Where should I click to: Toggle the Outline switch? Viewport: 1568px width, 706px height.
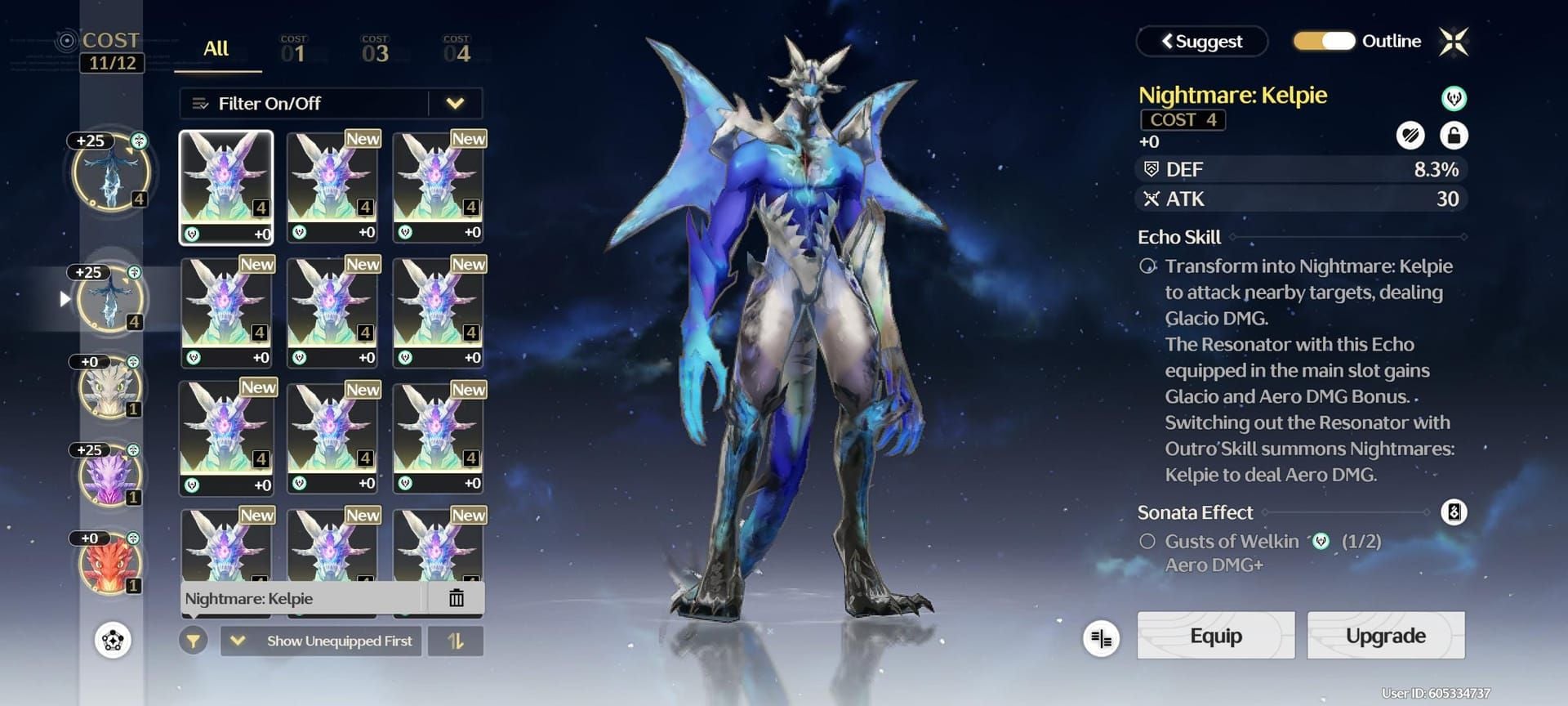point(1324,41)
